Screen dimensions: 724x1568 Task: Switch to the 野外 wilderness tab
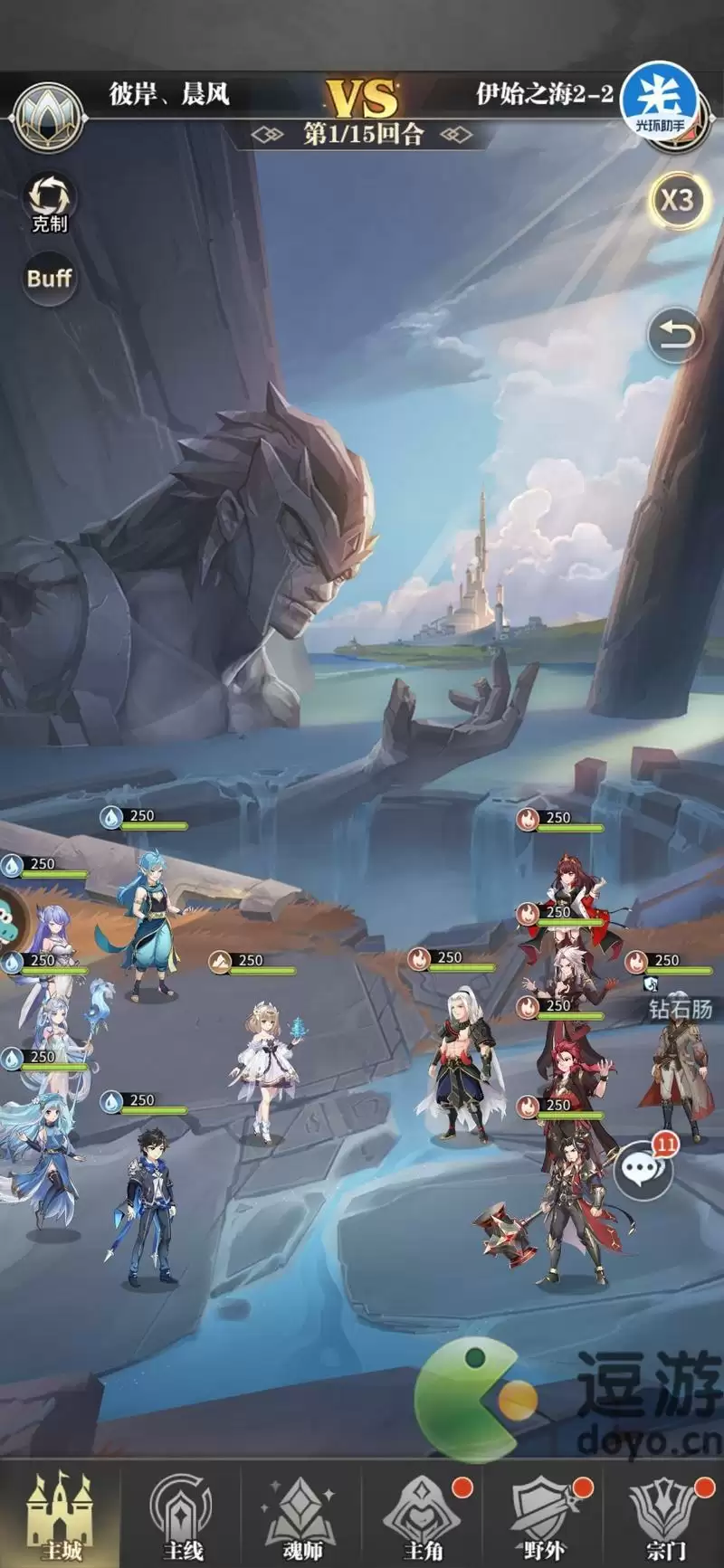click(x=544, y=1516)
